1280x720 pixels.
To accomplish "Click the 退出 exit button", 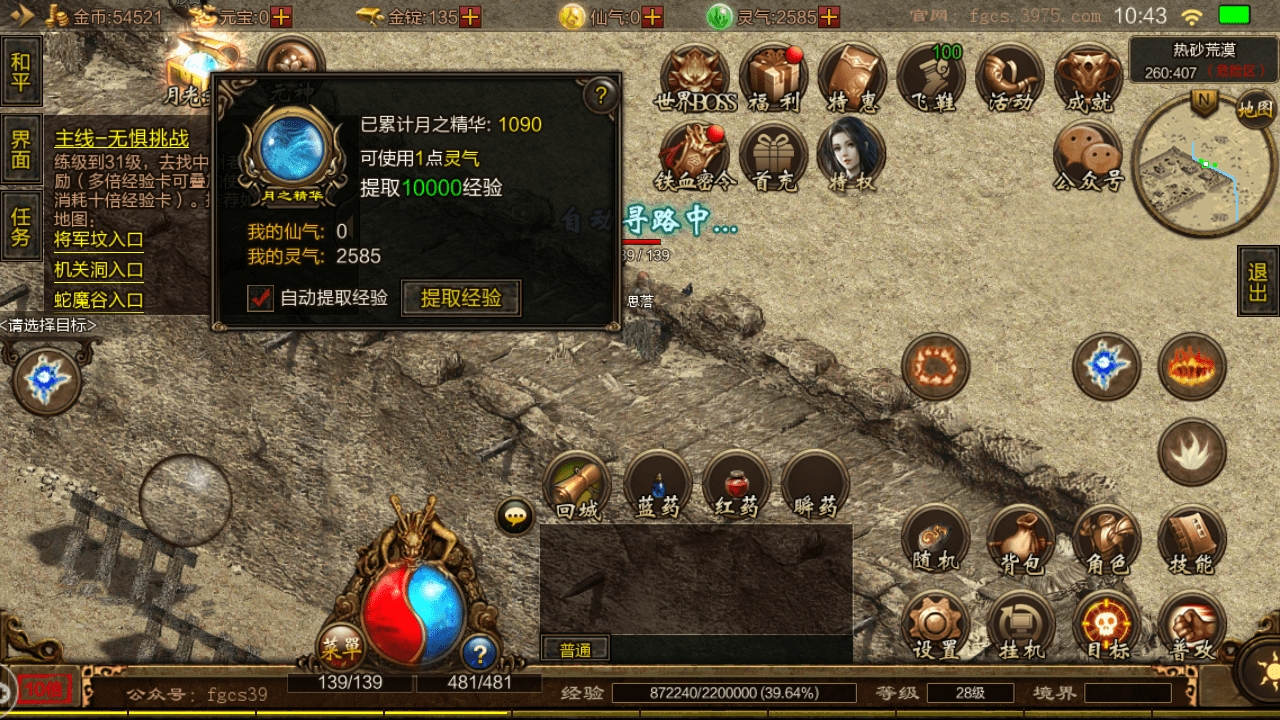I will point(1258,282).
